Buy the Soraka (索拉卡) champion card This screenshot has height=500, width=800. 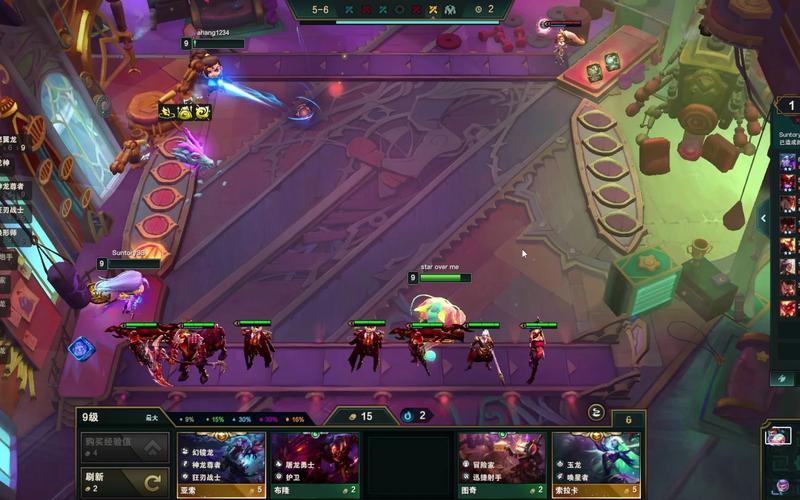(596, 464)
